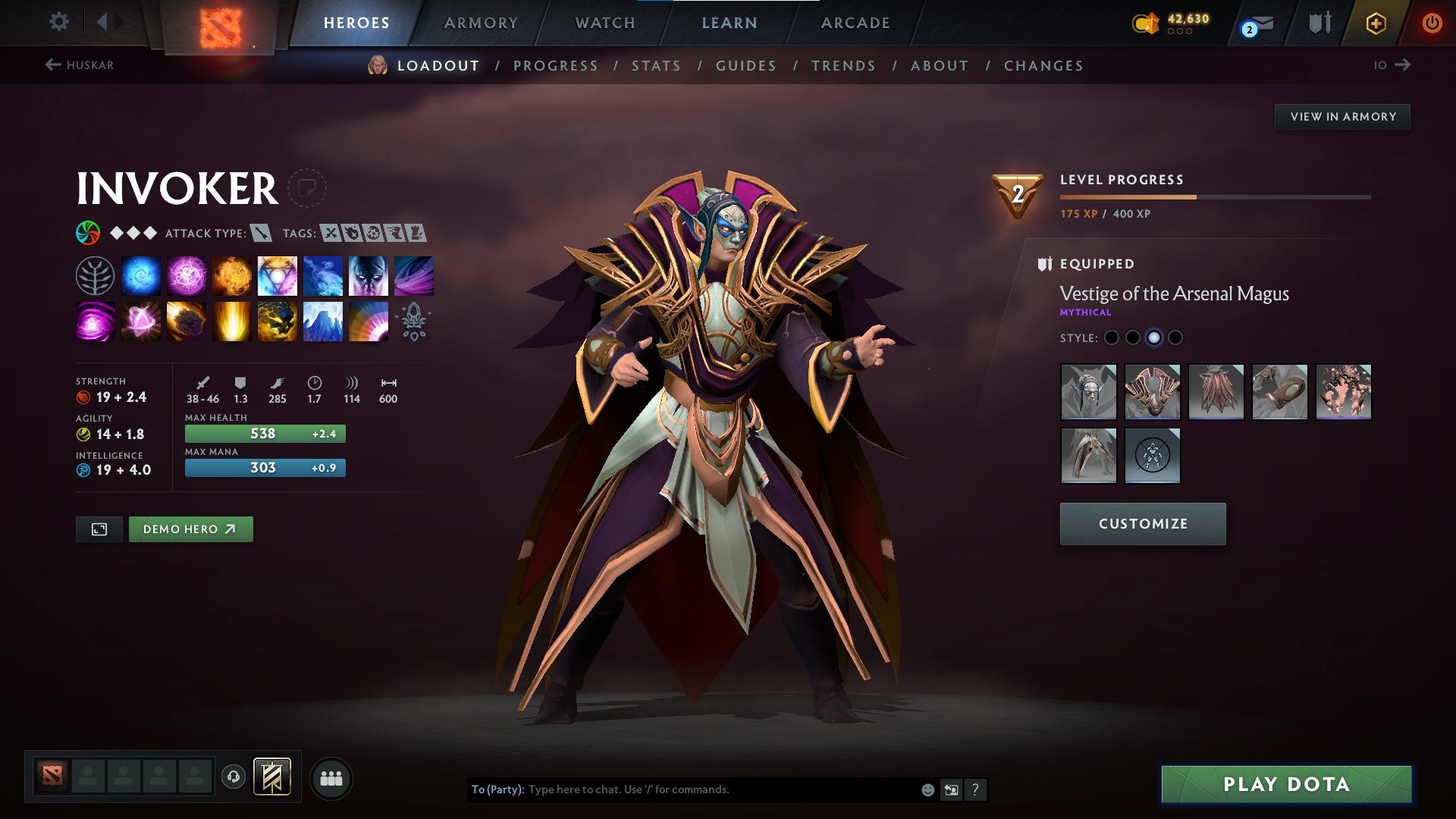Select the Quas ability icon

[141, 276]
